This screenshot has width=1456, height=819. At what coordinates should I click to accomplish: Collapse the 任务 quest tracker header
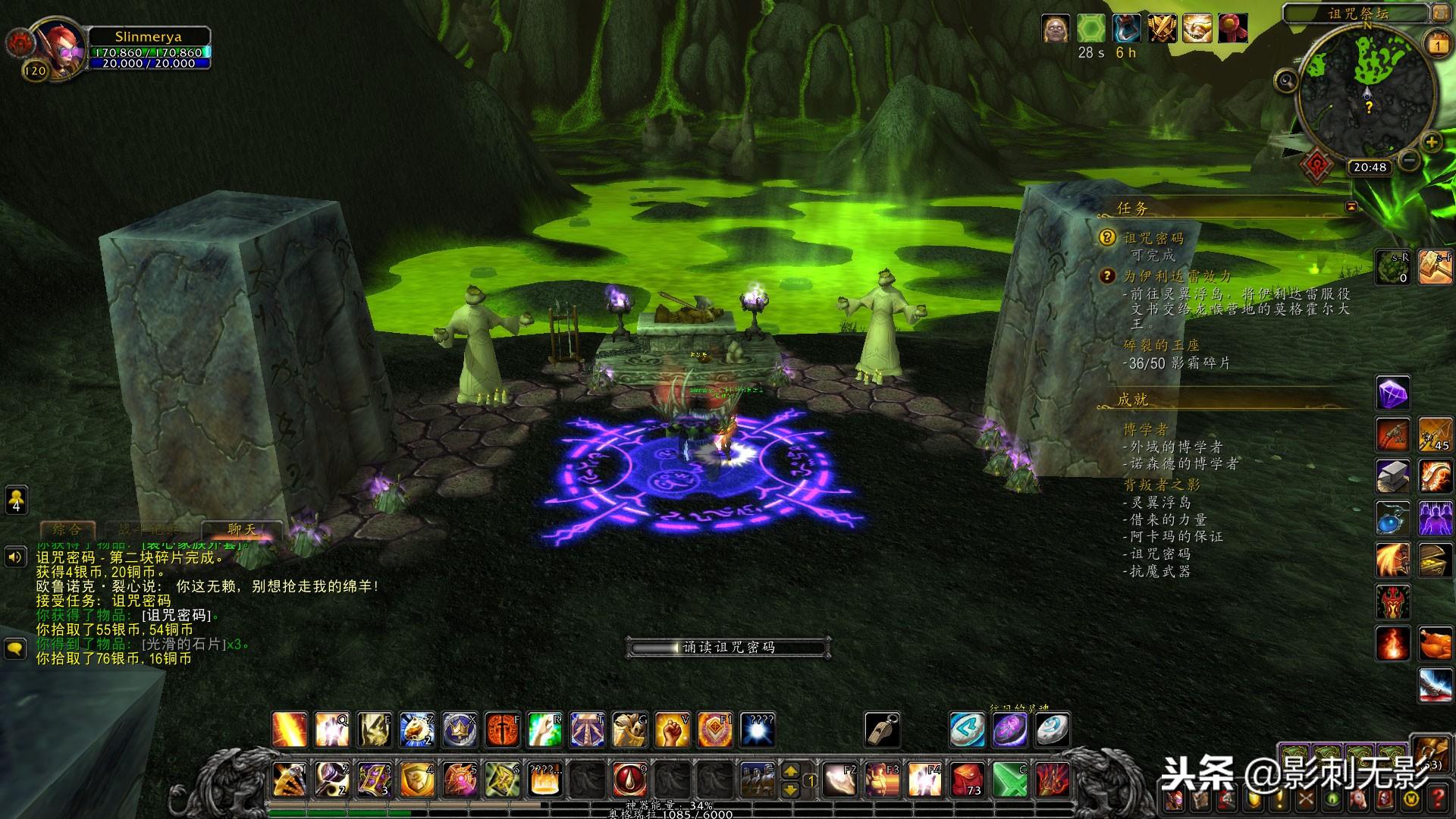1351,207
